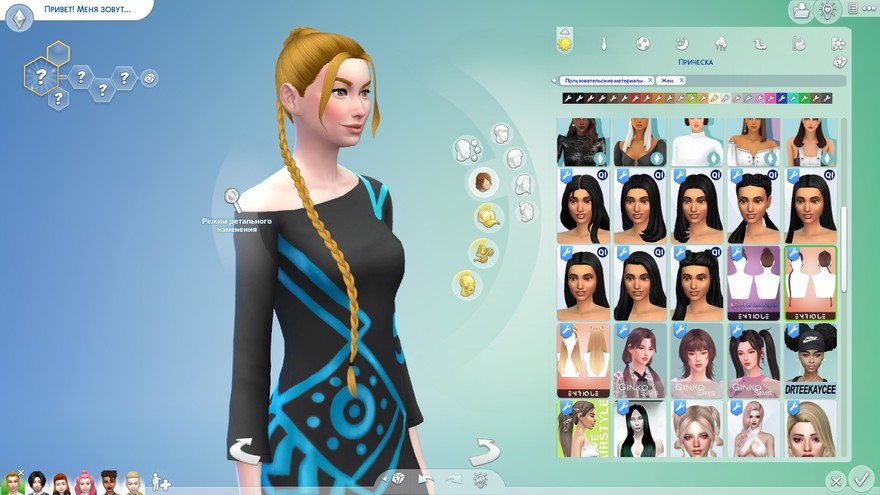
Task: Open the "Привет! Меня зовут..." name field
Action: click(x=82, y=9)
